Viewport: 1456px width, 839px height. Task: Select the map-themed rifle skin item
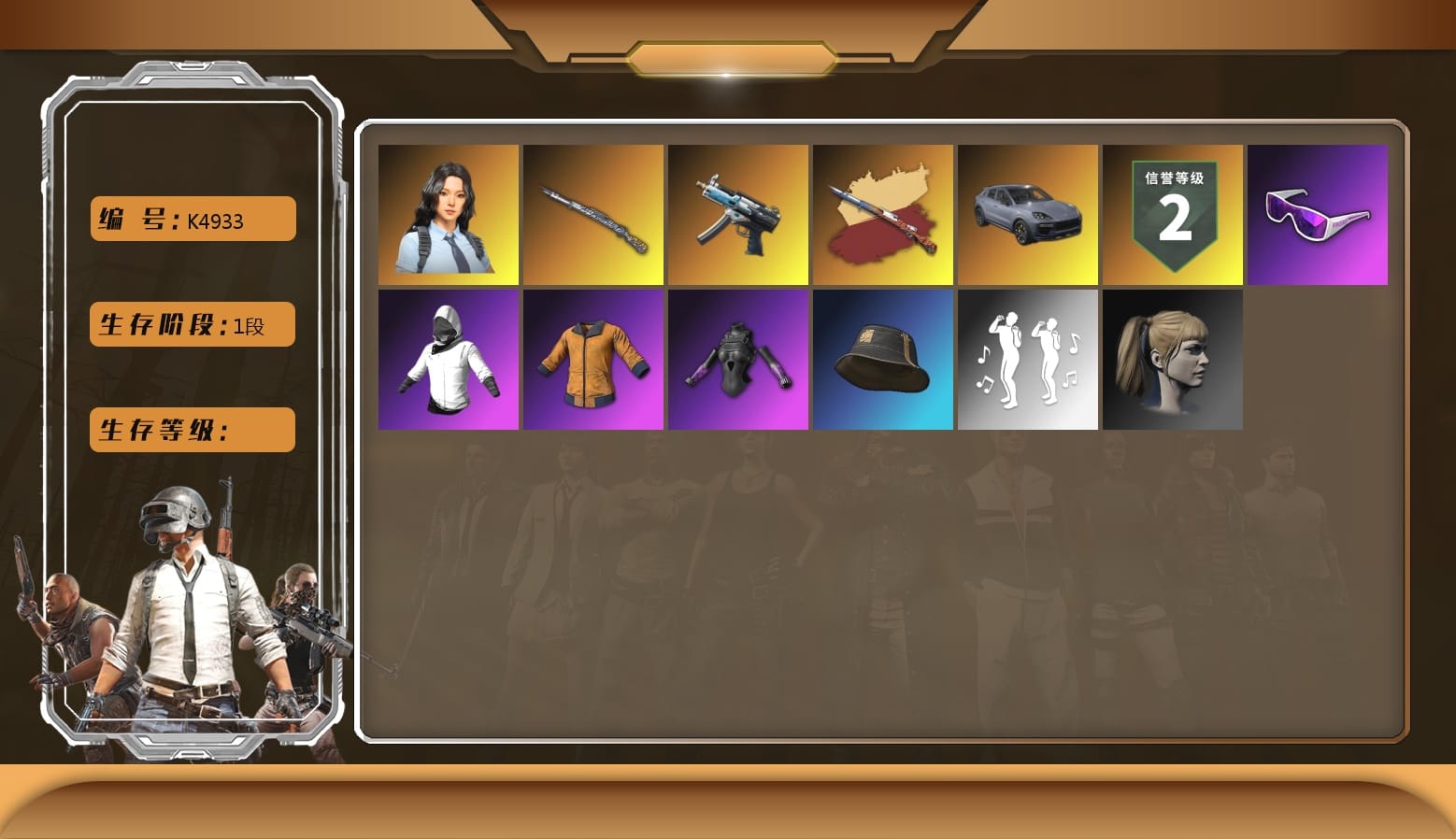pyautogui.click(x=883, y=214)
